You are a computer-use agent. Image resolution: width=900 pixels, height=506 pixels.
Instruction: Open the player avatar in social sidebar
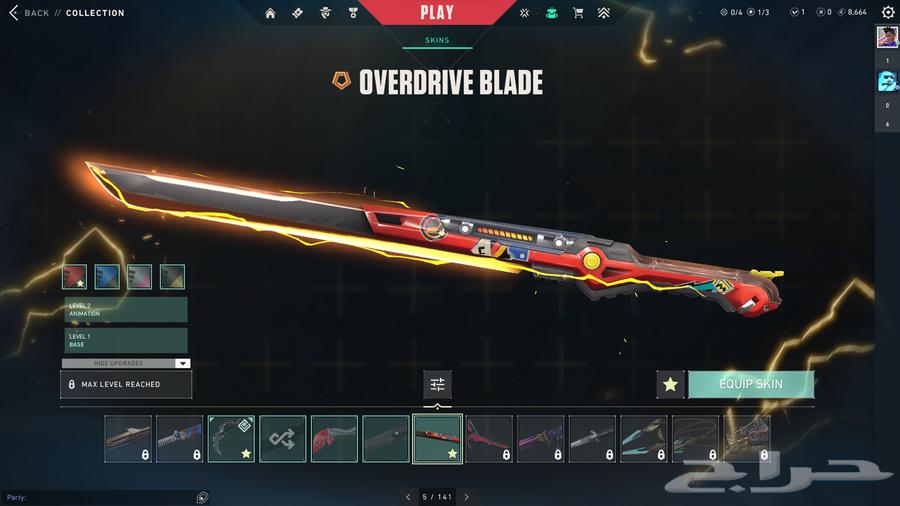(887, 37)
